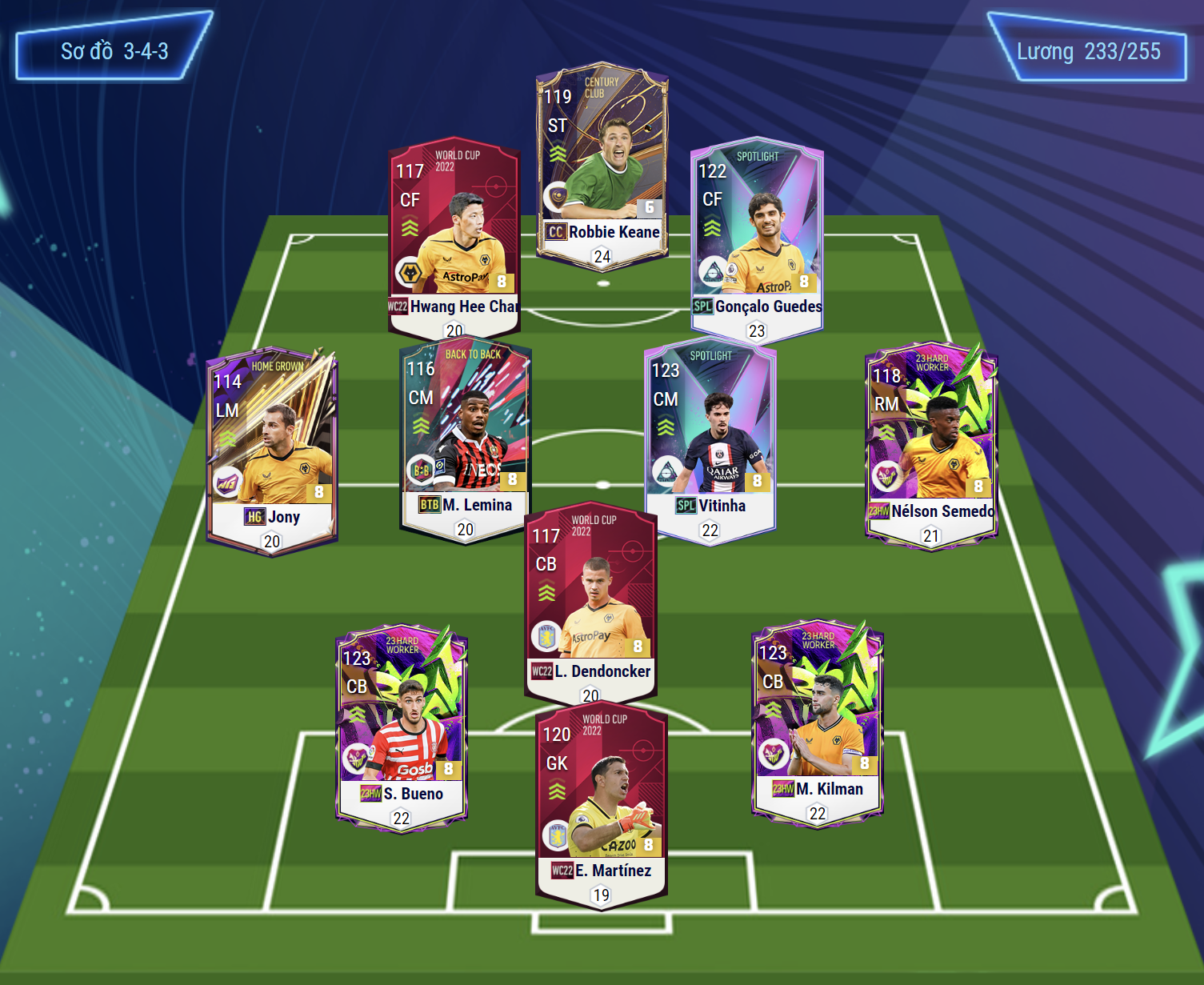Choose the M. Kilman CB card
The image size is (1204, 985).
click(x=818, y=720)
